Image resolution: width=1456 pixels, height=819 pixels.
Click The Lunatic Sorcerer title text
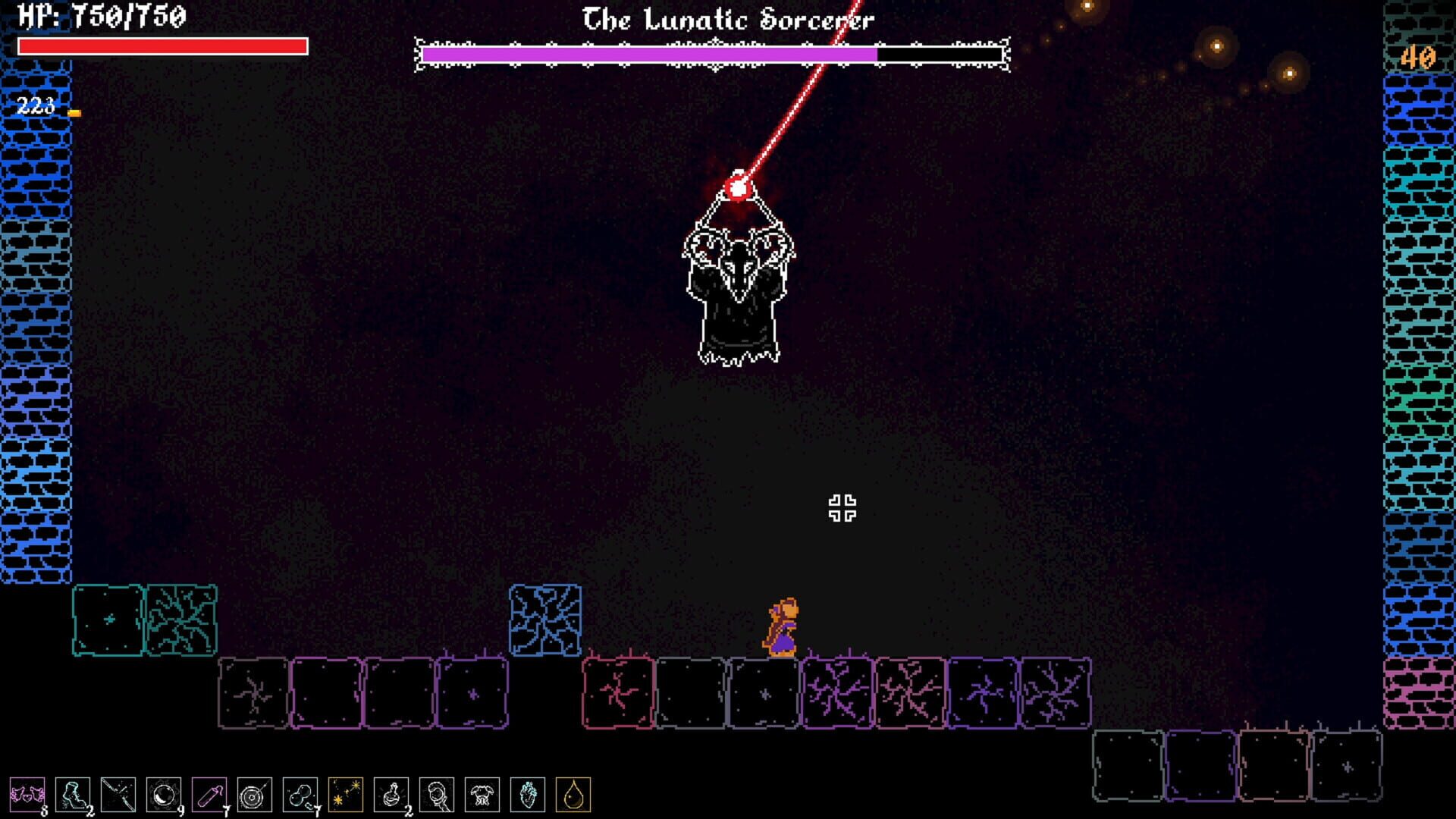coord(726,20)
